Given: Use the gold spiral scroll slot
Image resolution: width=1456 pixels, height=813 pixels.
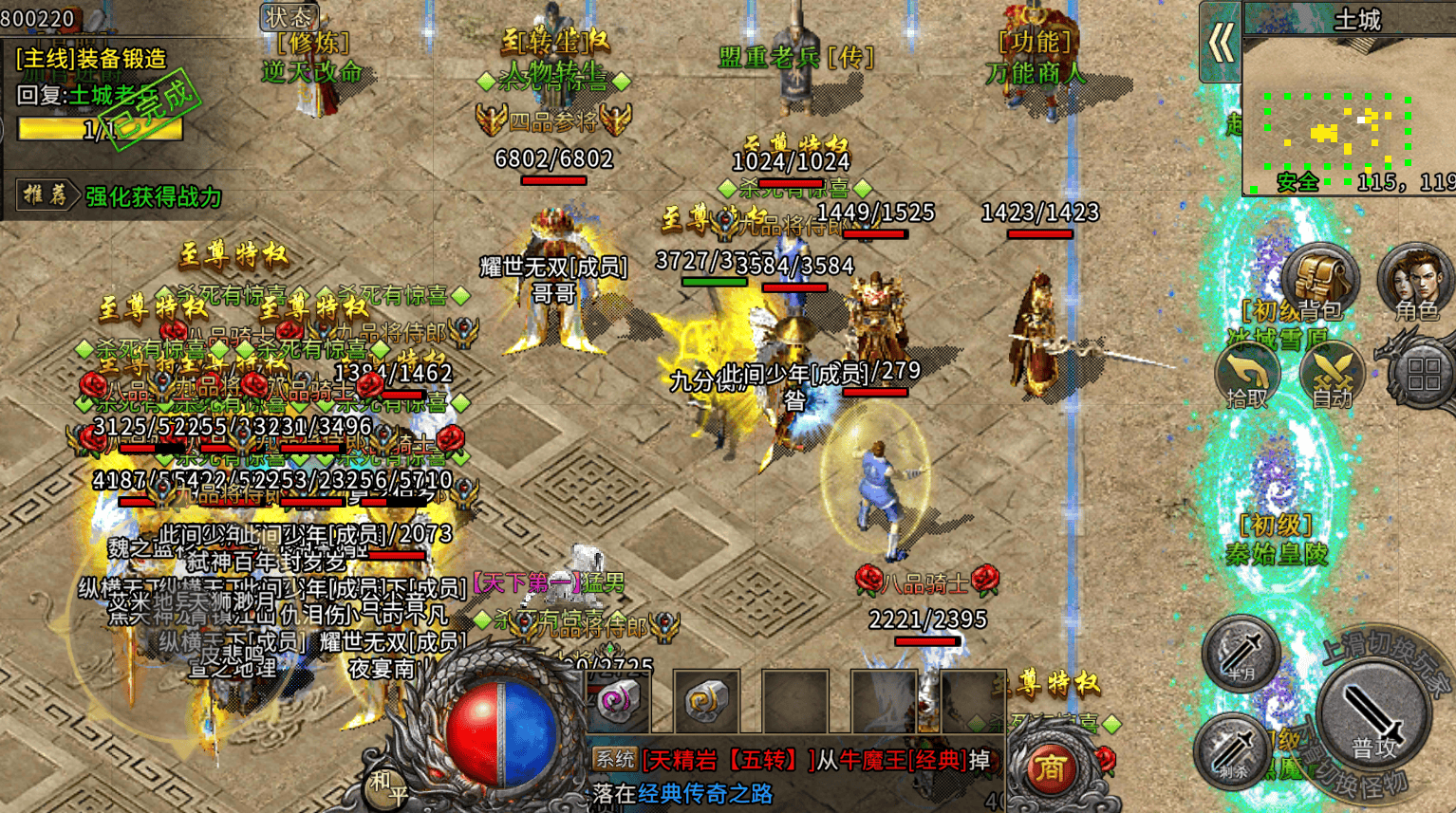Looking at the screenshot, I should click(707, 702).
